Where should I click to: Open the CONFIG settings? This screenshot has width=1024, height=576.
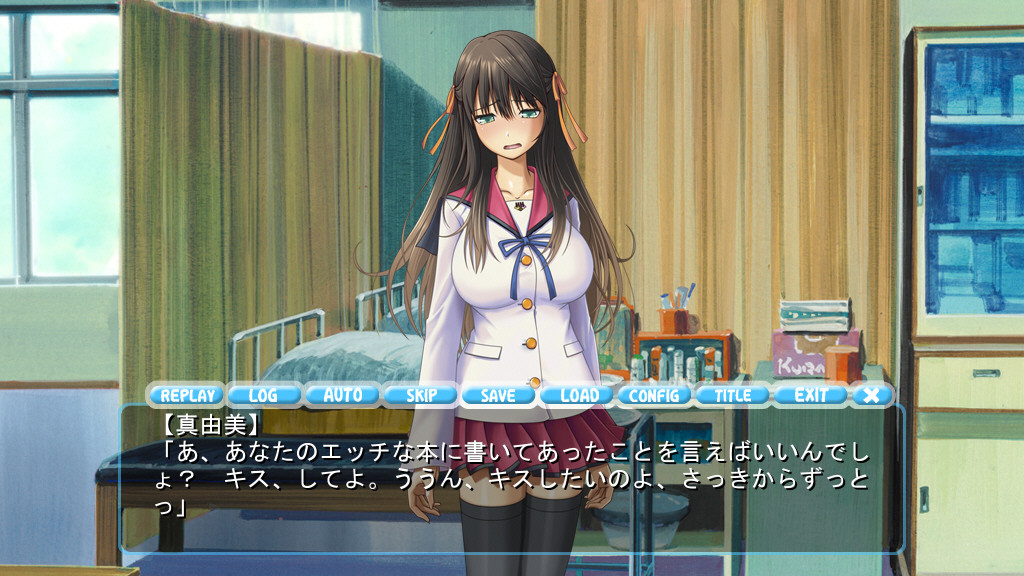tap(655, 395)
